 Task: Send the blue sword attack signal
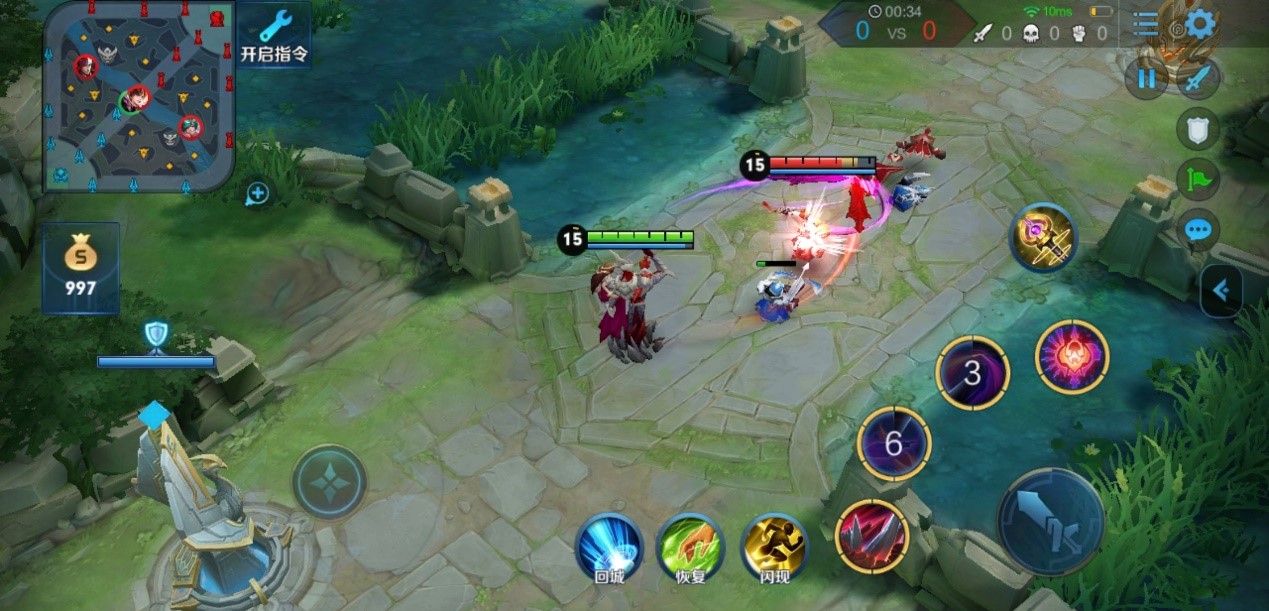(1197, 78)
